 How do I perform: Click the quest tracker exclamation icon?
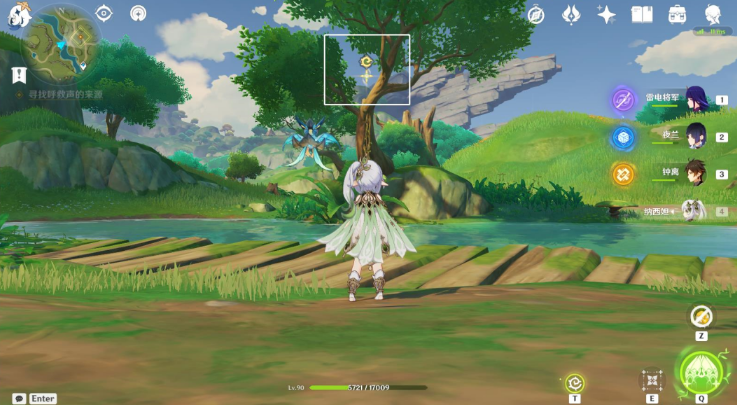19,75
